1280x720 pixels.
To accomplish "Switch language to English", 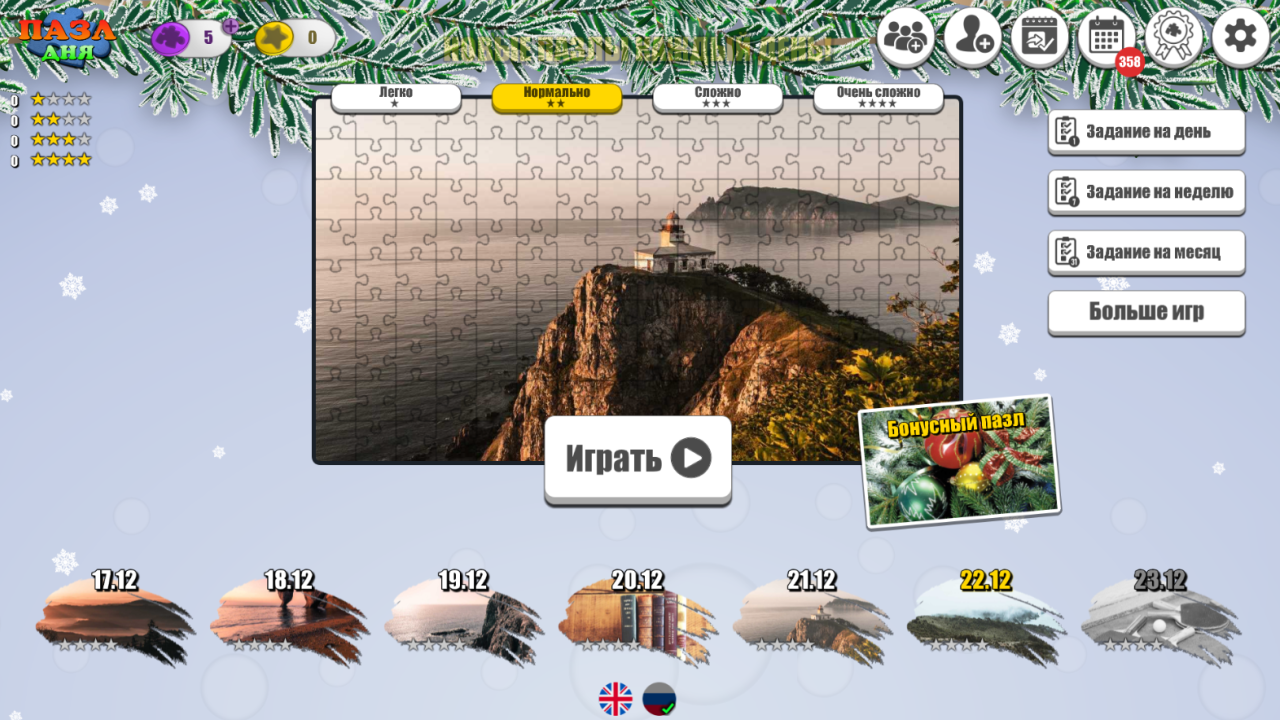I will pyautogui.click(x=617, y=700).
